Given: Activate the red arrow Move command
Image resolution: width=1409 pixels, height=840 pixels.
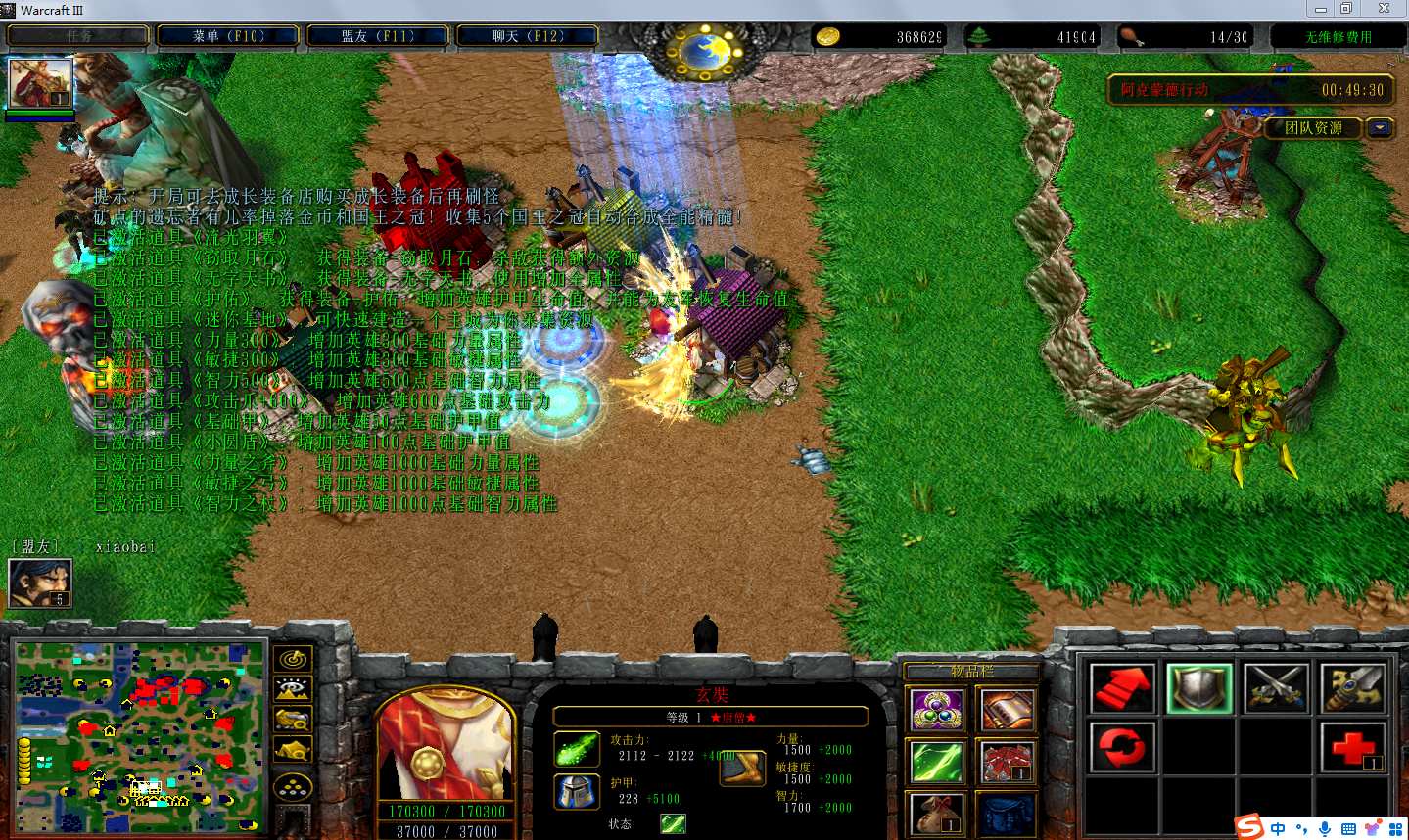Looking at the screenshot, I should [1122, 687].
